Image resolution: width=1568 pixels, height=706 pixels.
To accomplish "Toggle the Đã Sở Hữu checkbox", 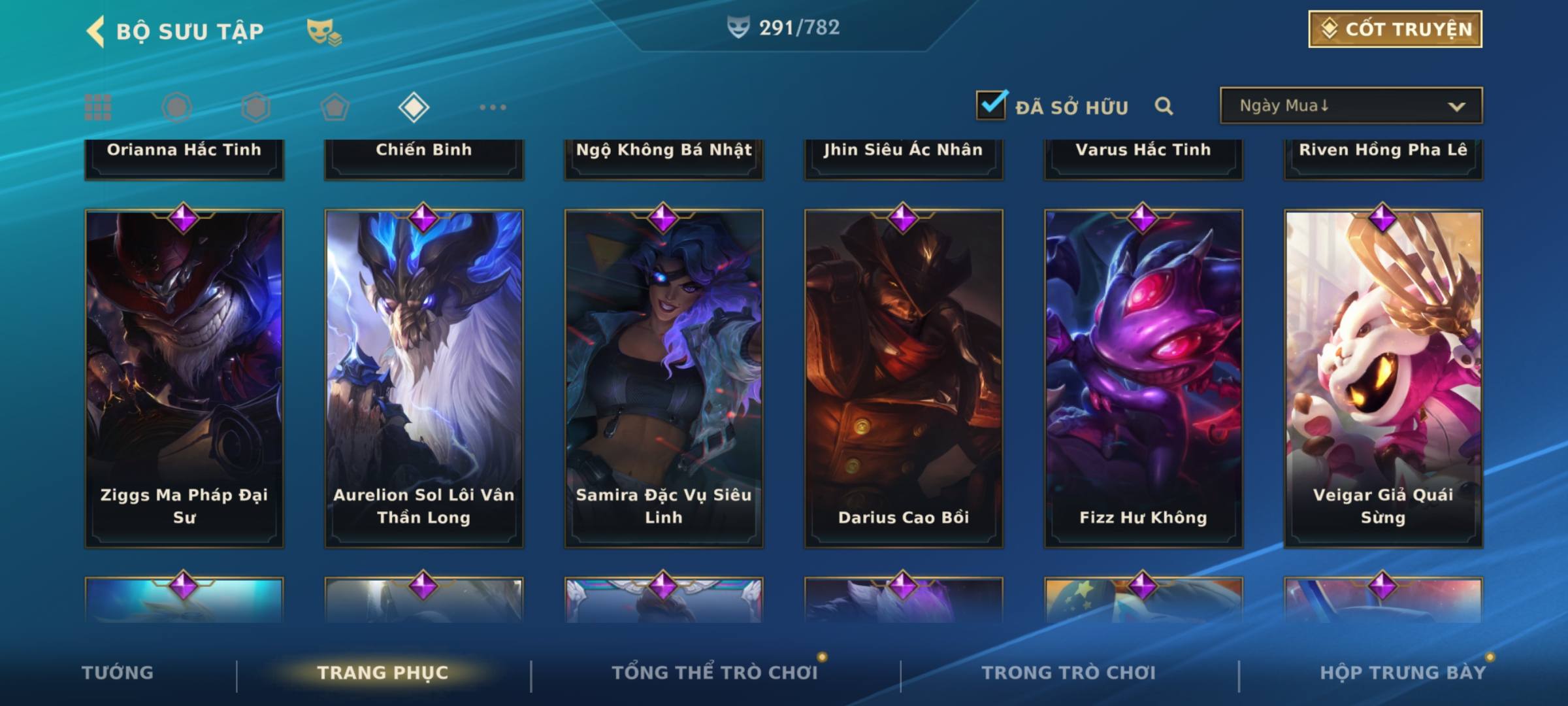I will click(991, 105).
